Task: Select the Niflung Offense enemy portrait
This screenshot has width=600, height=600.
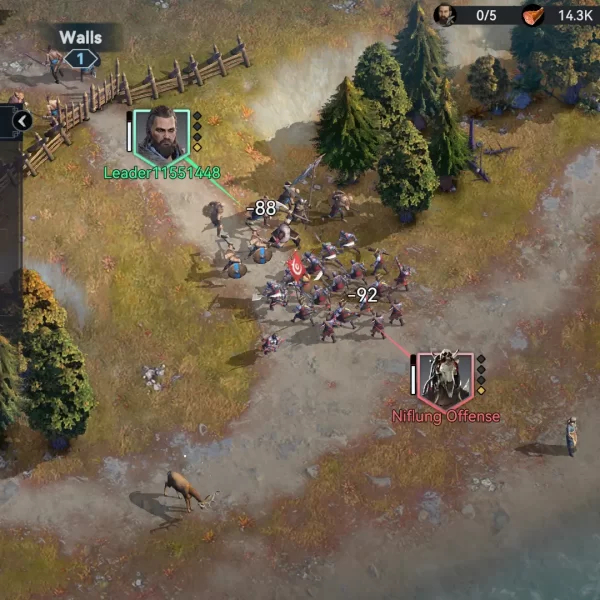Action: [443, 377]
